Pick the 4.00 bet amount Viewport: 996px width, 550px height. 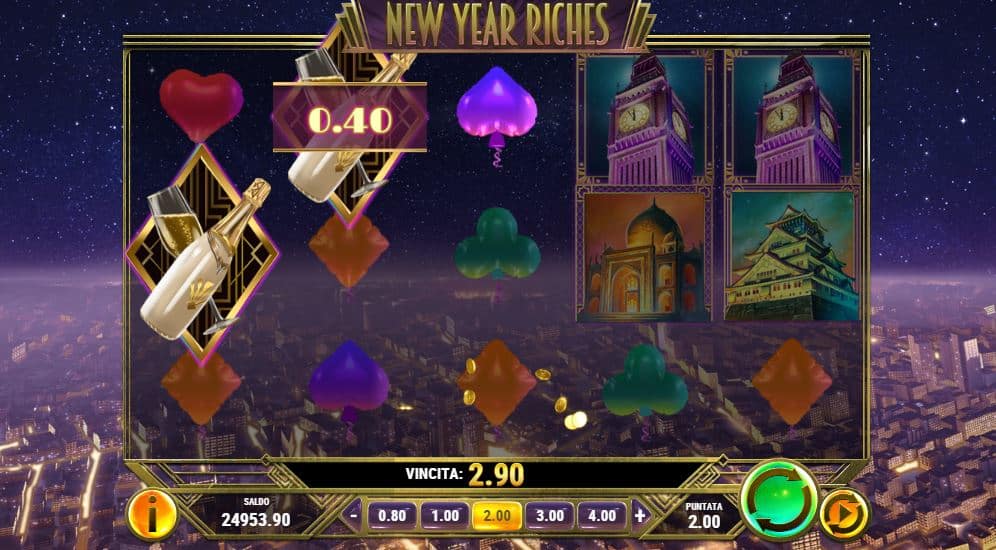coord(602,516)
